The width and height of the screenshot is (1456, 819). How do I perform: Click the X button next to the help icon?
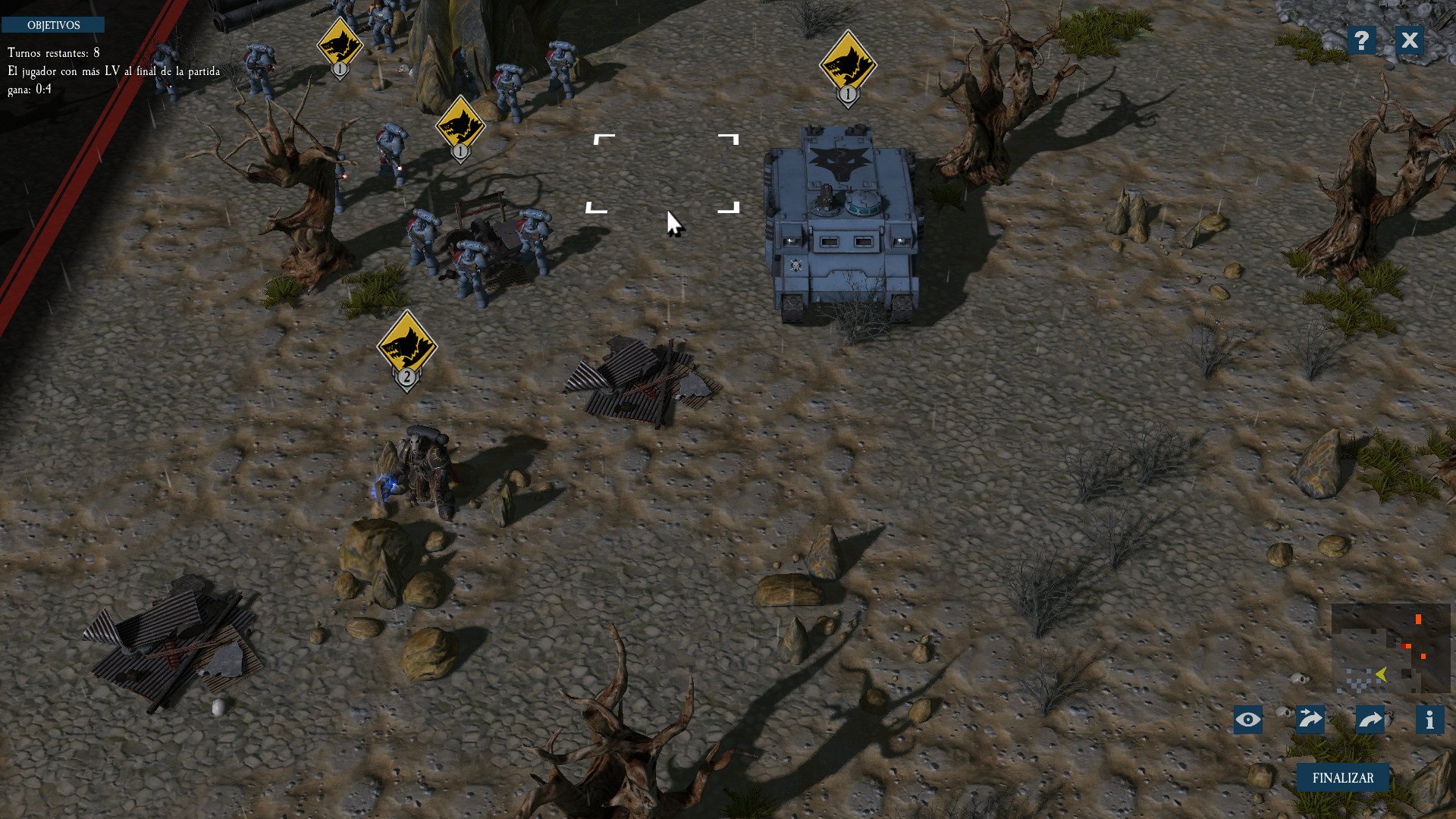(x=1409, y=41)
